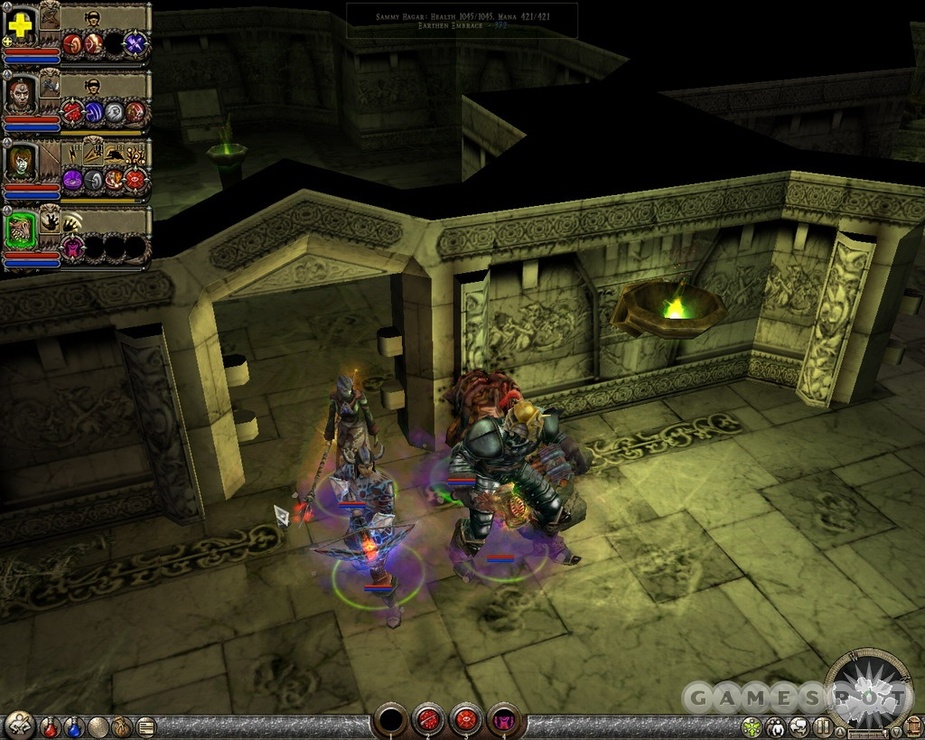The height and width of the screenshot is (740, 925).
Task: Trigger the red eye hotbar power
Action: pos(465,719)
